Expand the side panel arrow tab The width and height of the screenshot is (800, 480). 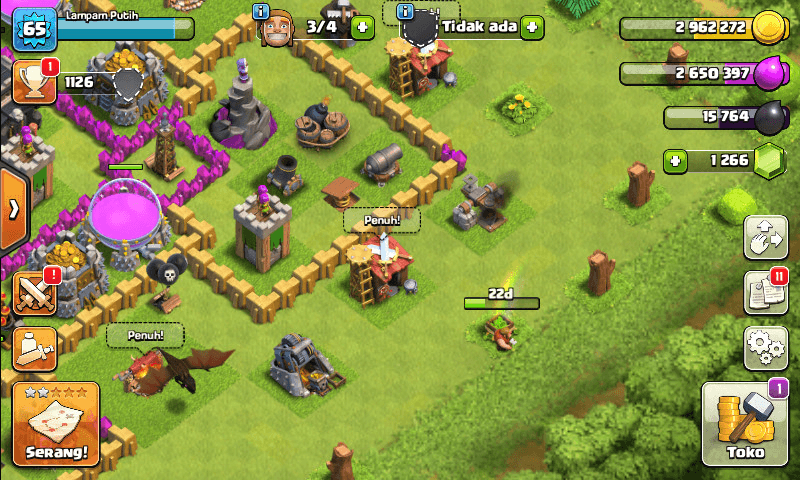(13, 210)
